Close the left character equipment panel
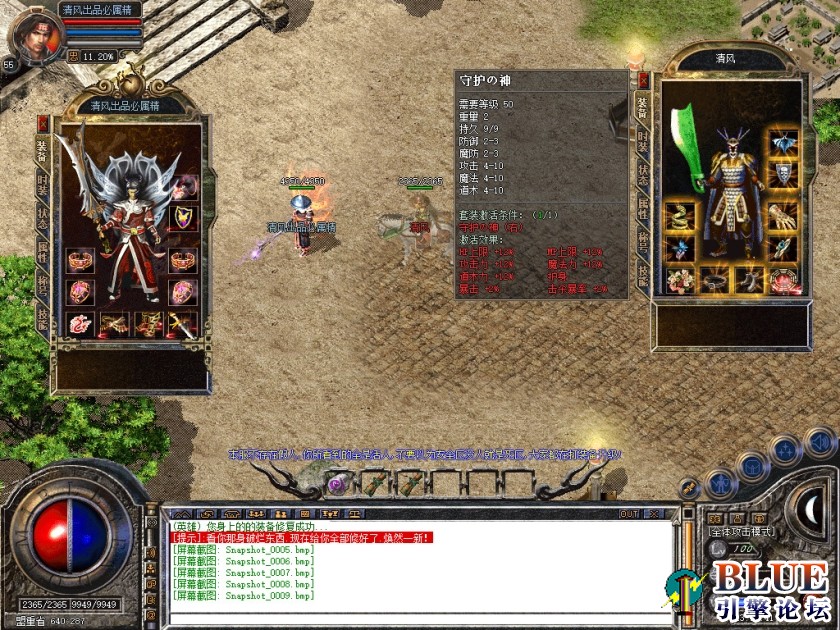Screen dimensions: 840x630 coord(43,123)
